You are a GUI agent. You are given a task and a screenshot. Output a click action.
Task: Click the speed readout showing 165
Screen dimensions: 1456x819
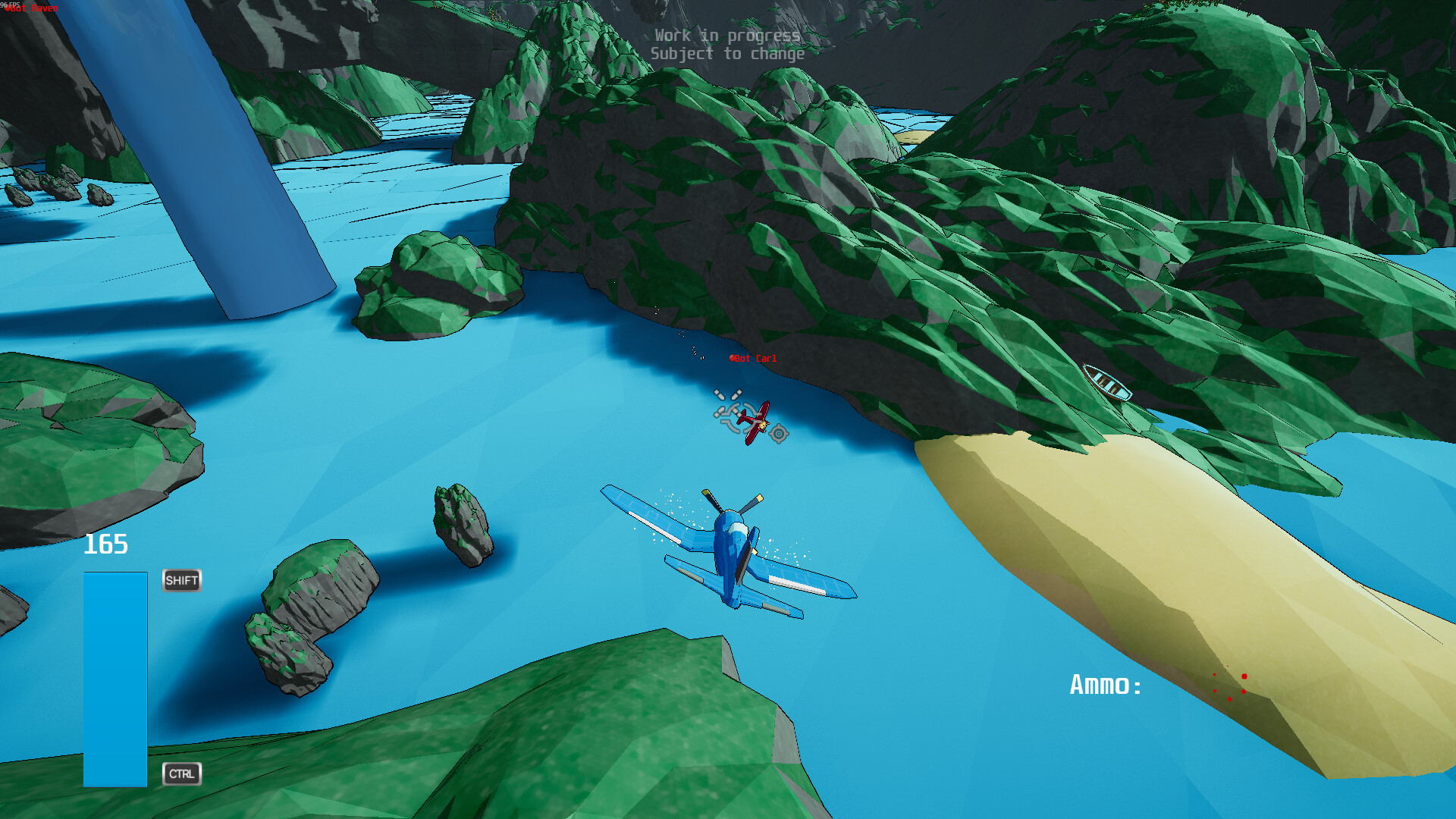click(106, 543)
